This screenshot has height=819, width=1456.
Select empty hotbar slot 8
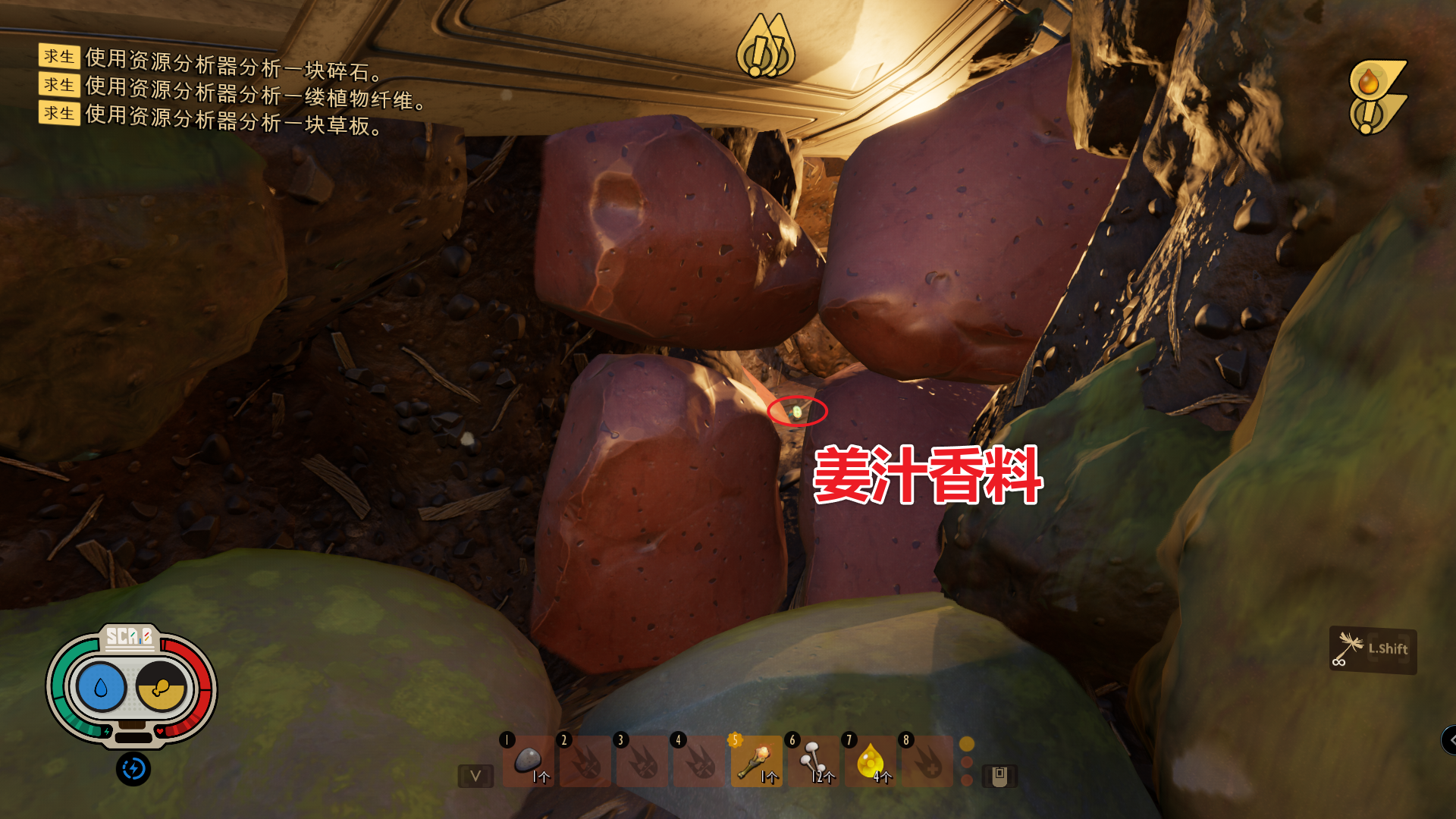coord(926,762)
